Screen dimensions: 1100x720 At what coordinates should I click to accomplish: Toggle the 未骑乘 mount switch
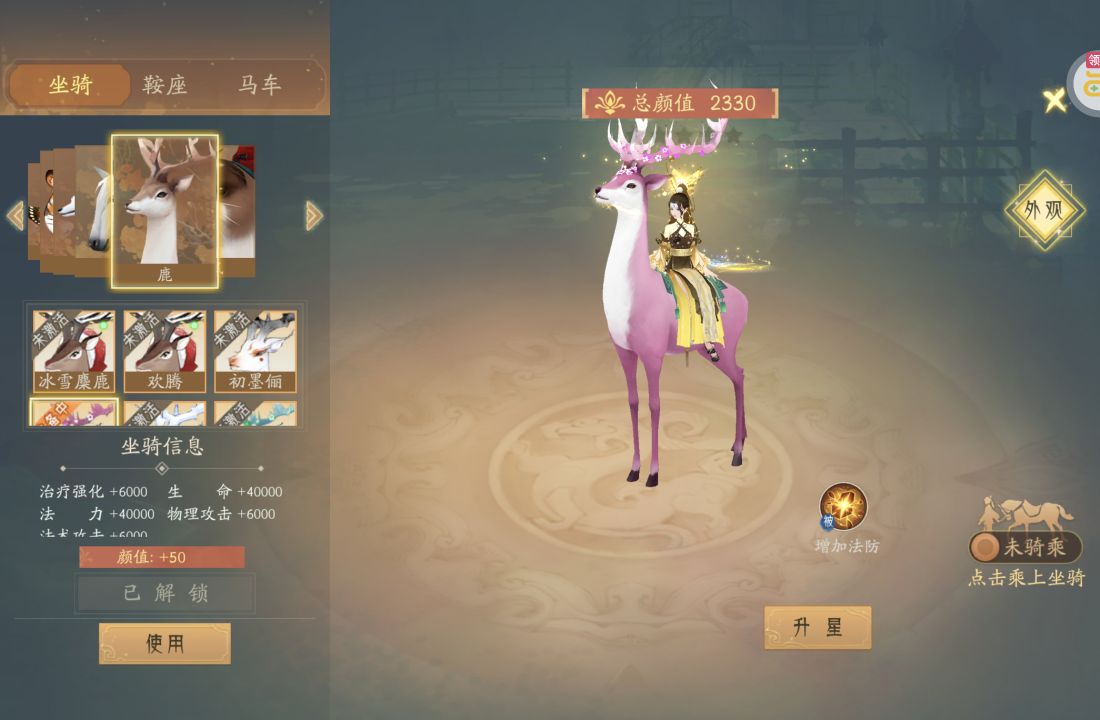[x=1025, y=547]
